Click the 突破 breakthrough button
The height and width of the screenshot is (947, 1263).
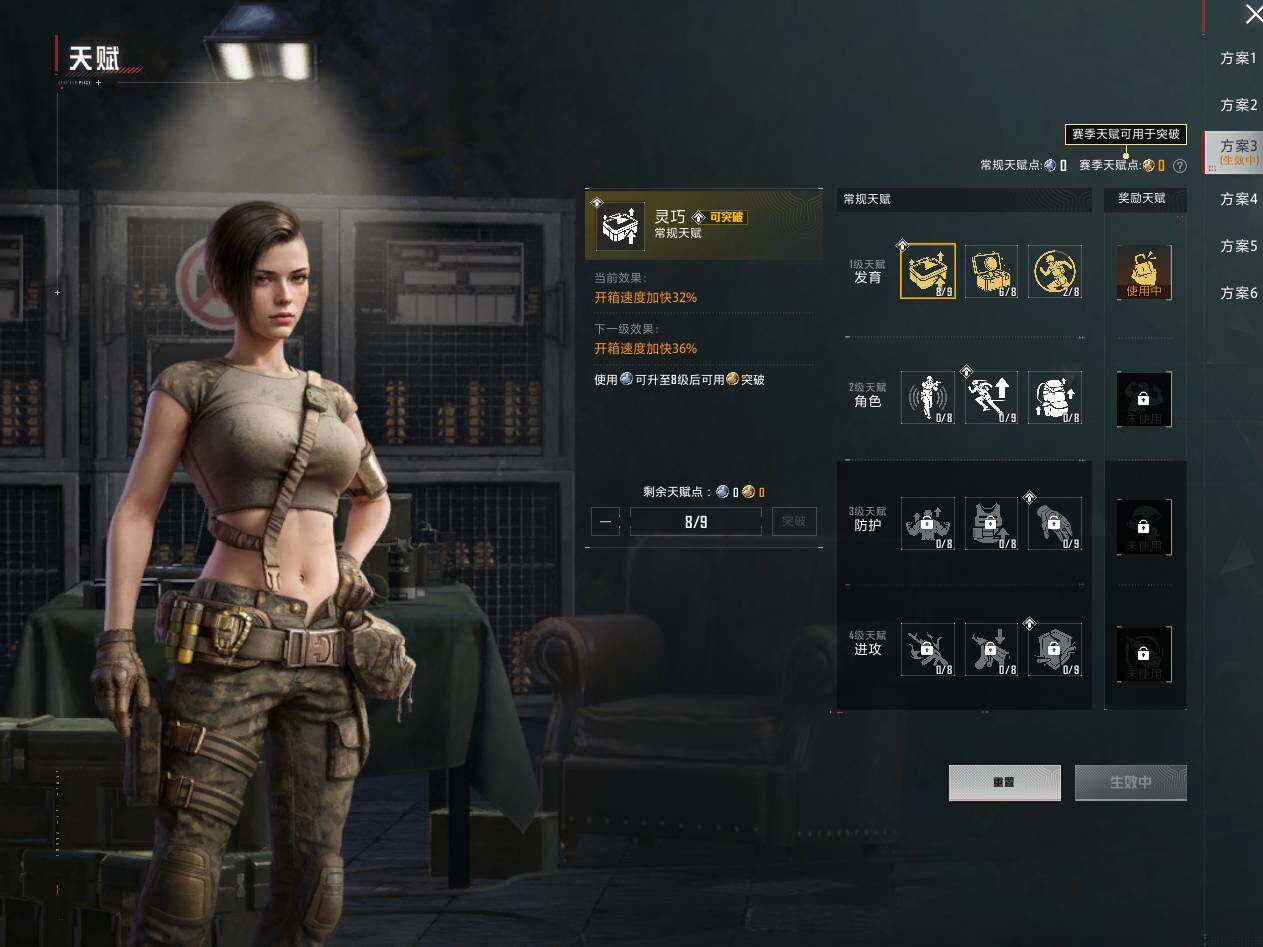(794, 521)
